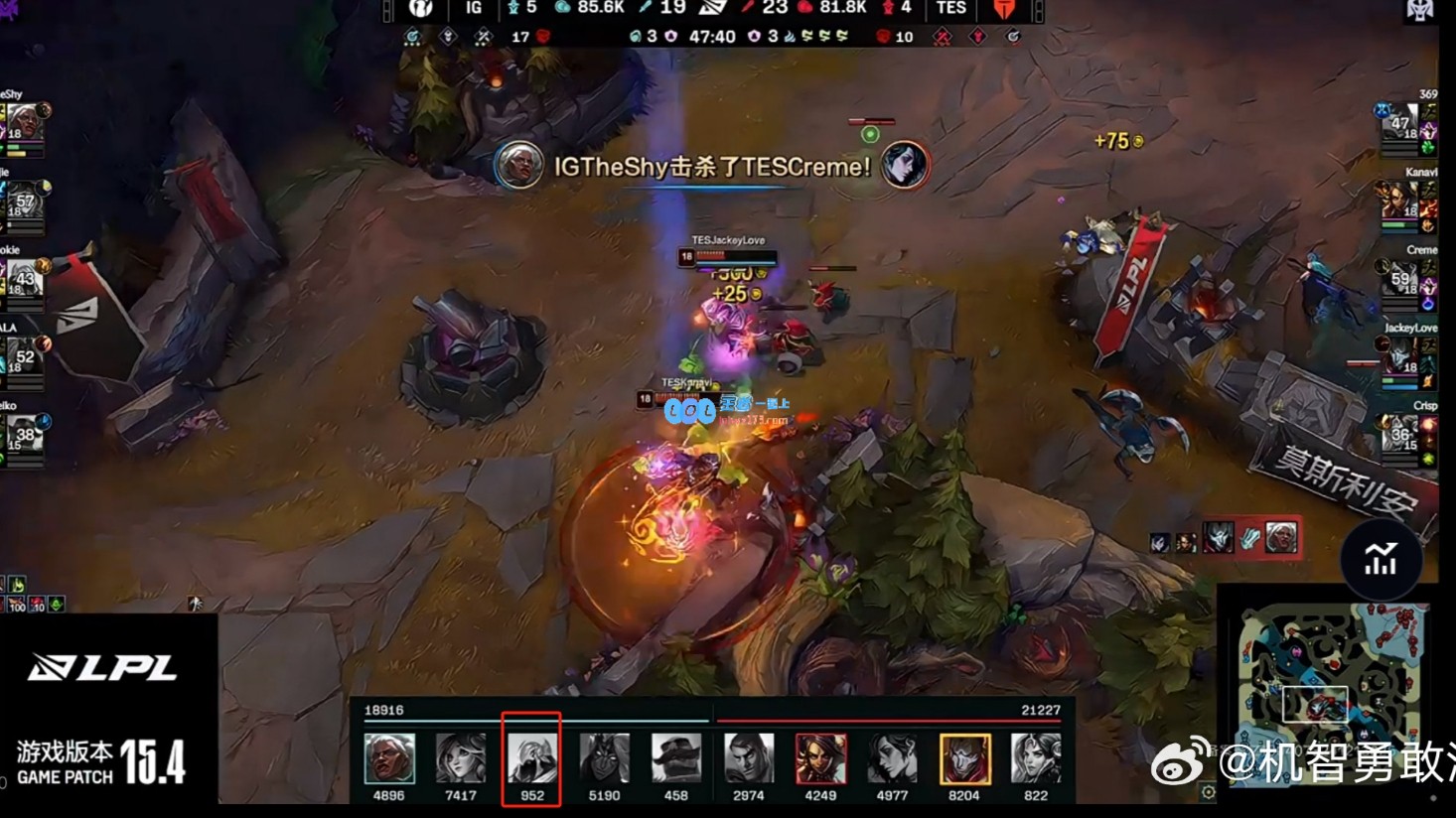The width and height of the screenshot is (1456, 818).
Task: Select player 369's portrait in the sidebar
Action: pos(1399,123)
